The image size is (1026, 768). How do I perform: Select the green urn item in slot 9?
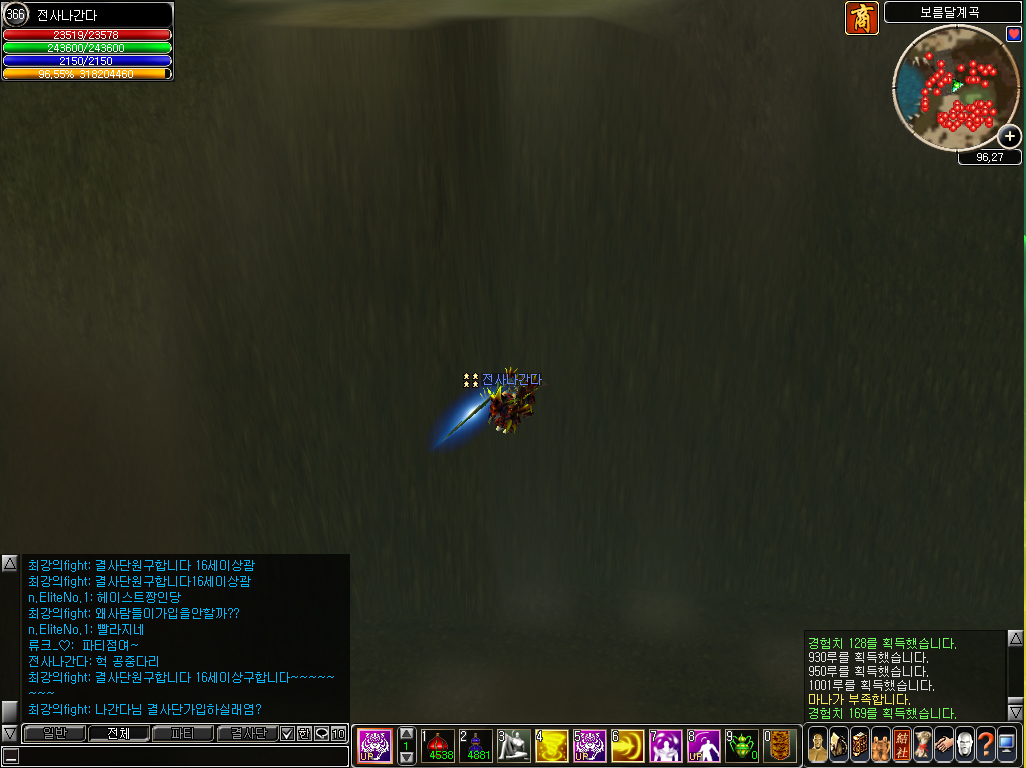click(x=742, y=745)
